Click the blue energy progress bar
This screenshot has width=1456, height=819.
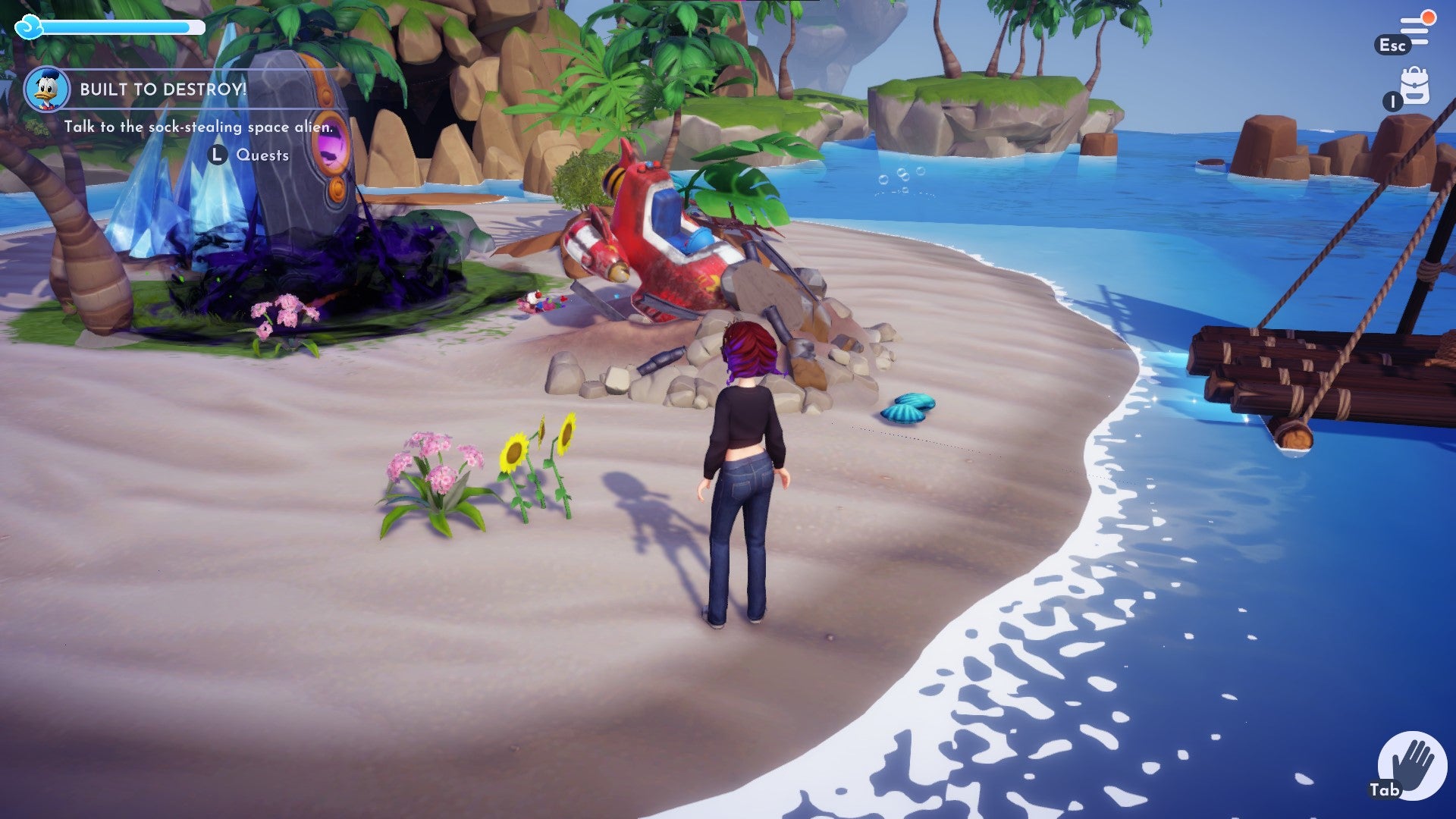click(x=118, y=27)
